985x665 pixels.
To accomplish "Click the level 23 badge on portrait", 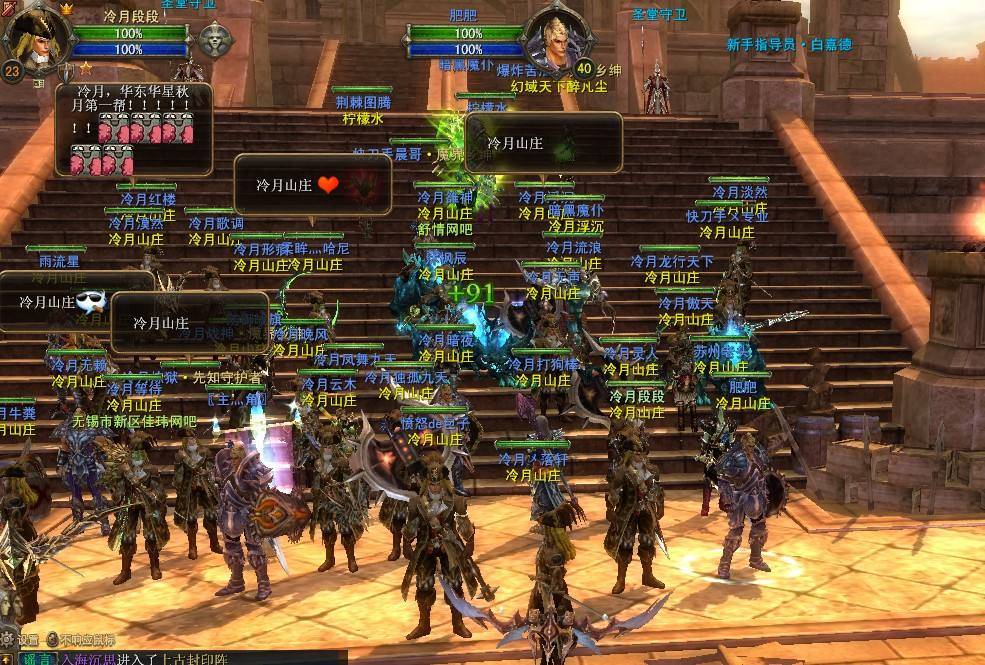I will coord(12,70).
